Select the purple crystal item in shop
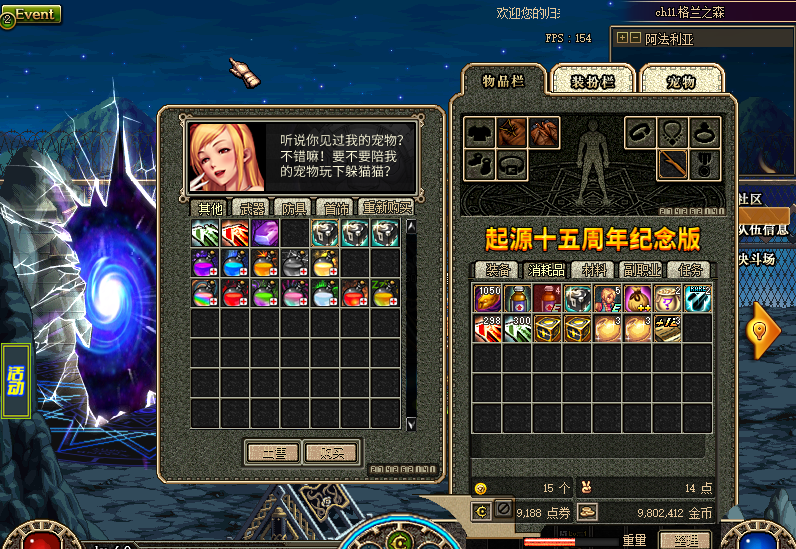This screenshot has width=796, height=549. point(265,233)
